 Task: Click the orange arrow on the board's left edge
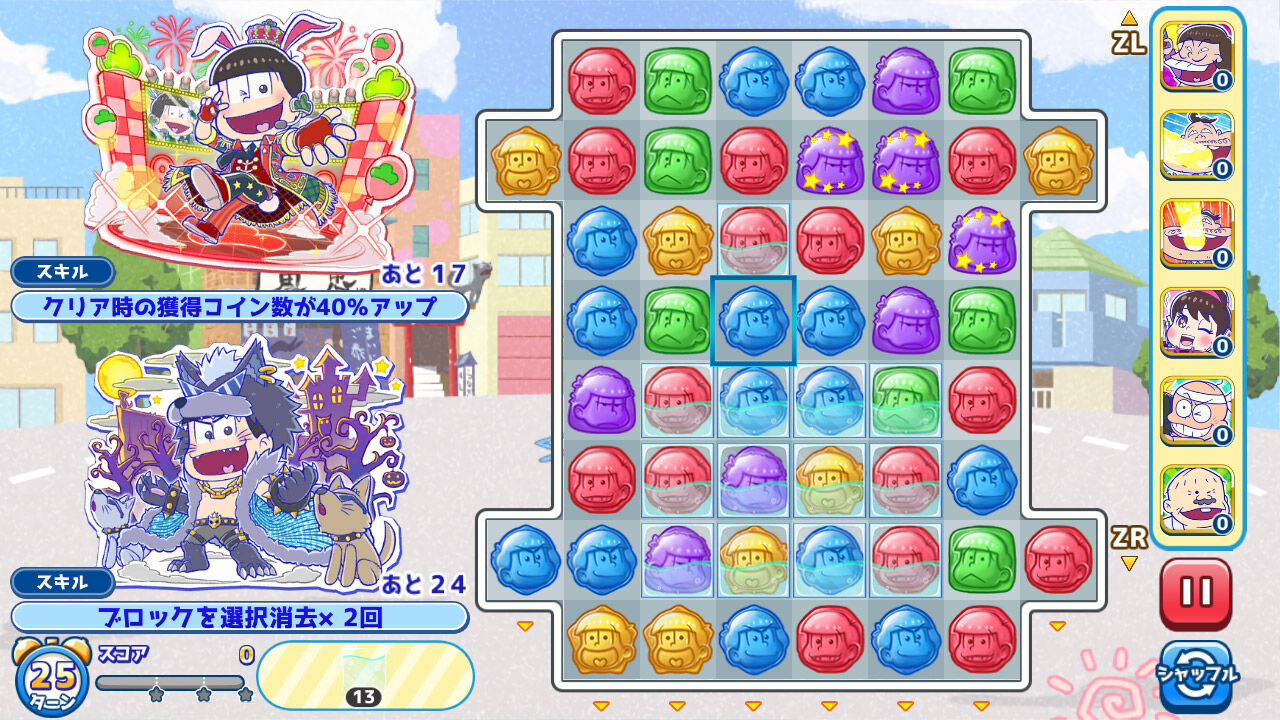tap(524, 625)
